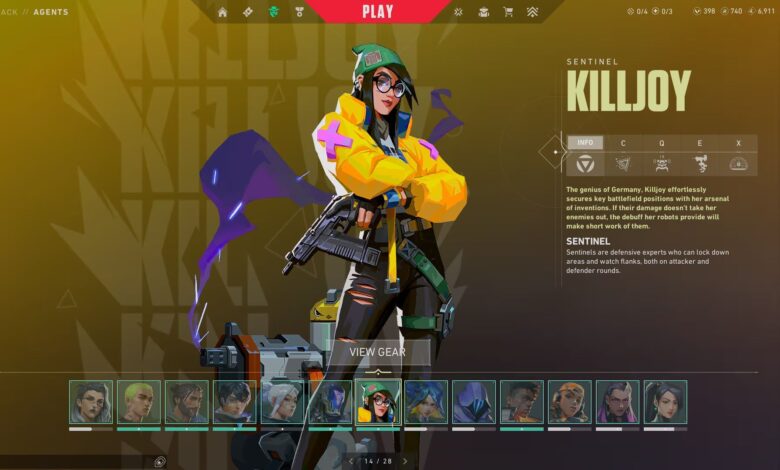The width and height of the screenshot is (780, 470).
Task: Switch to the INFO tab
Action: 585,143
